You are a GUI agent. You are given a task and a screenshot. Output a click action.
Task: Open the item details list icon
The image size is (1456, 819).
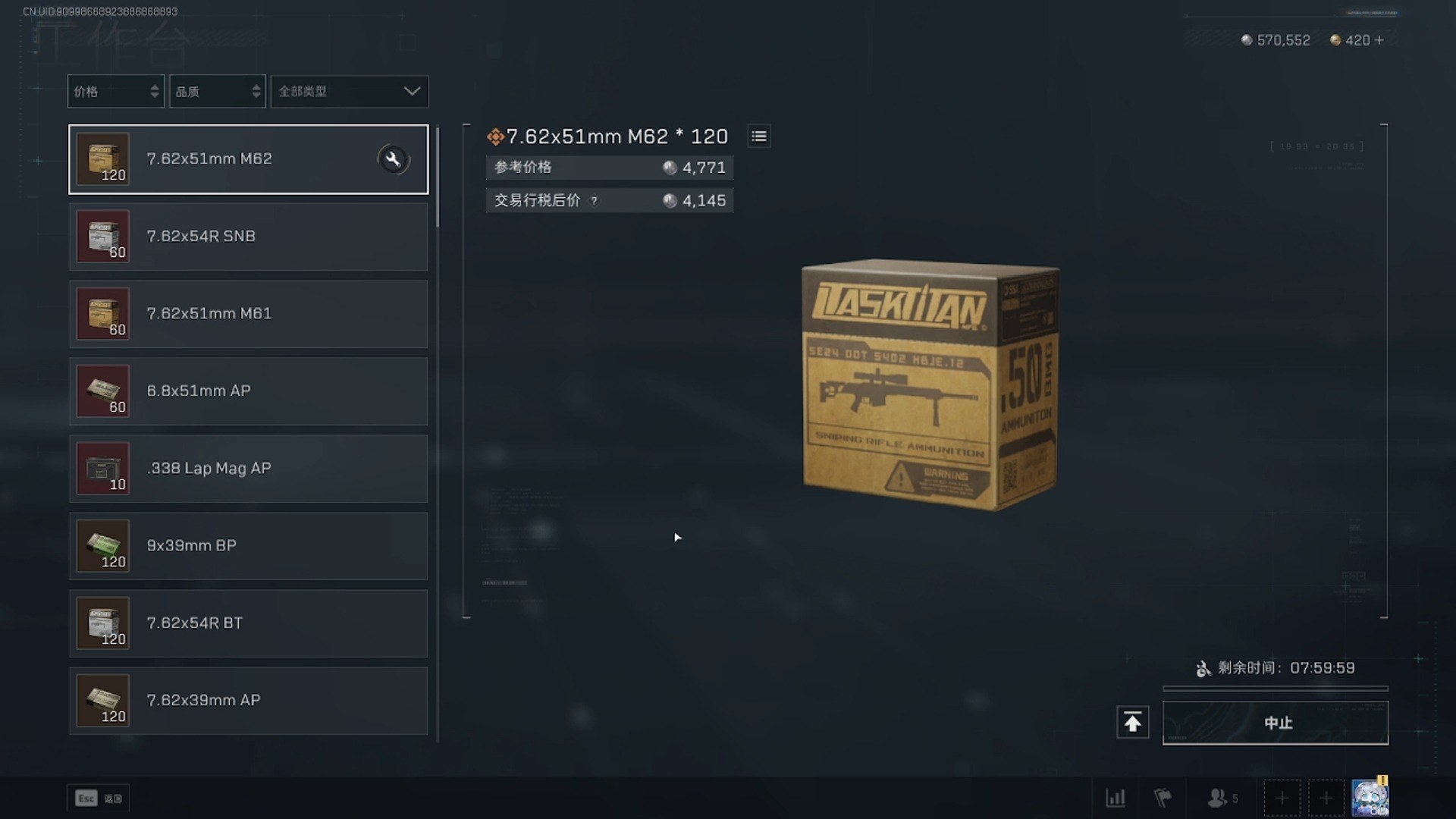coord(759,136)
